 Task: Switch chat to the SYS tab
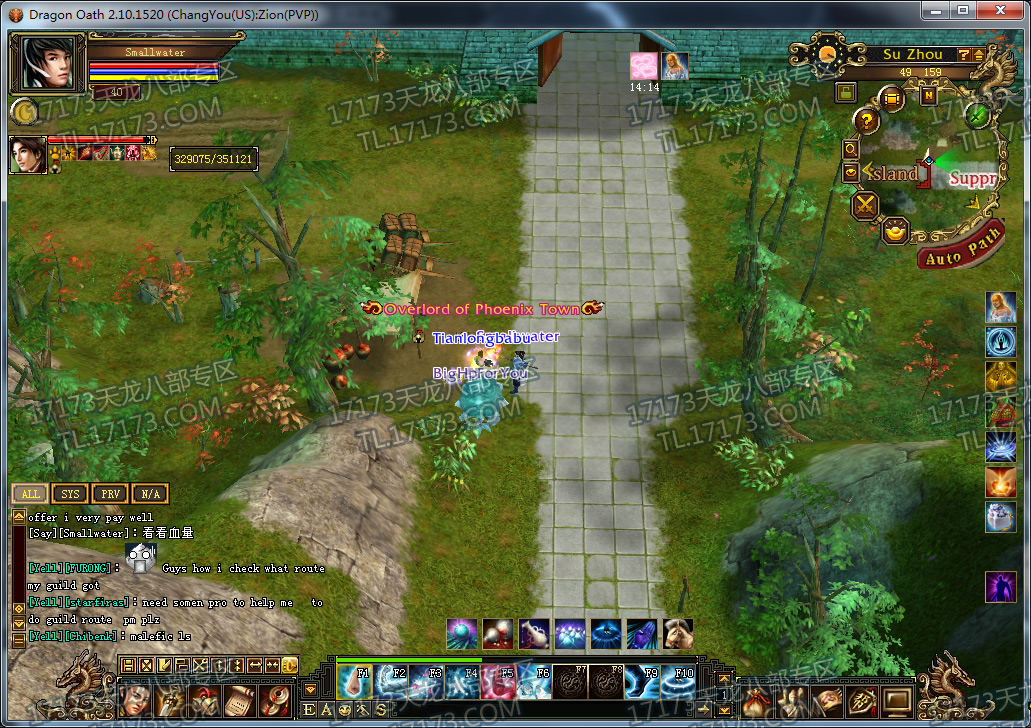(70, 494)
